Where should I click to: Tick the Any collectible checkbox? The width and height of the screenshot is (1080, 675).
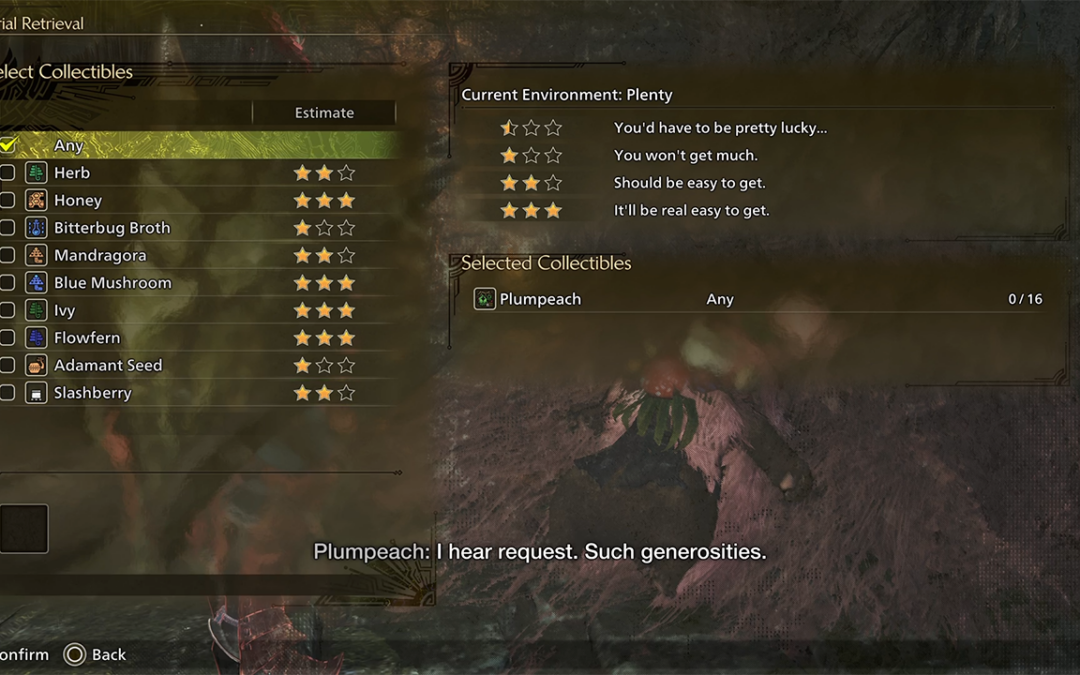(7, 145)
